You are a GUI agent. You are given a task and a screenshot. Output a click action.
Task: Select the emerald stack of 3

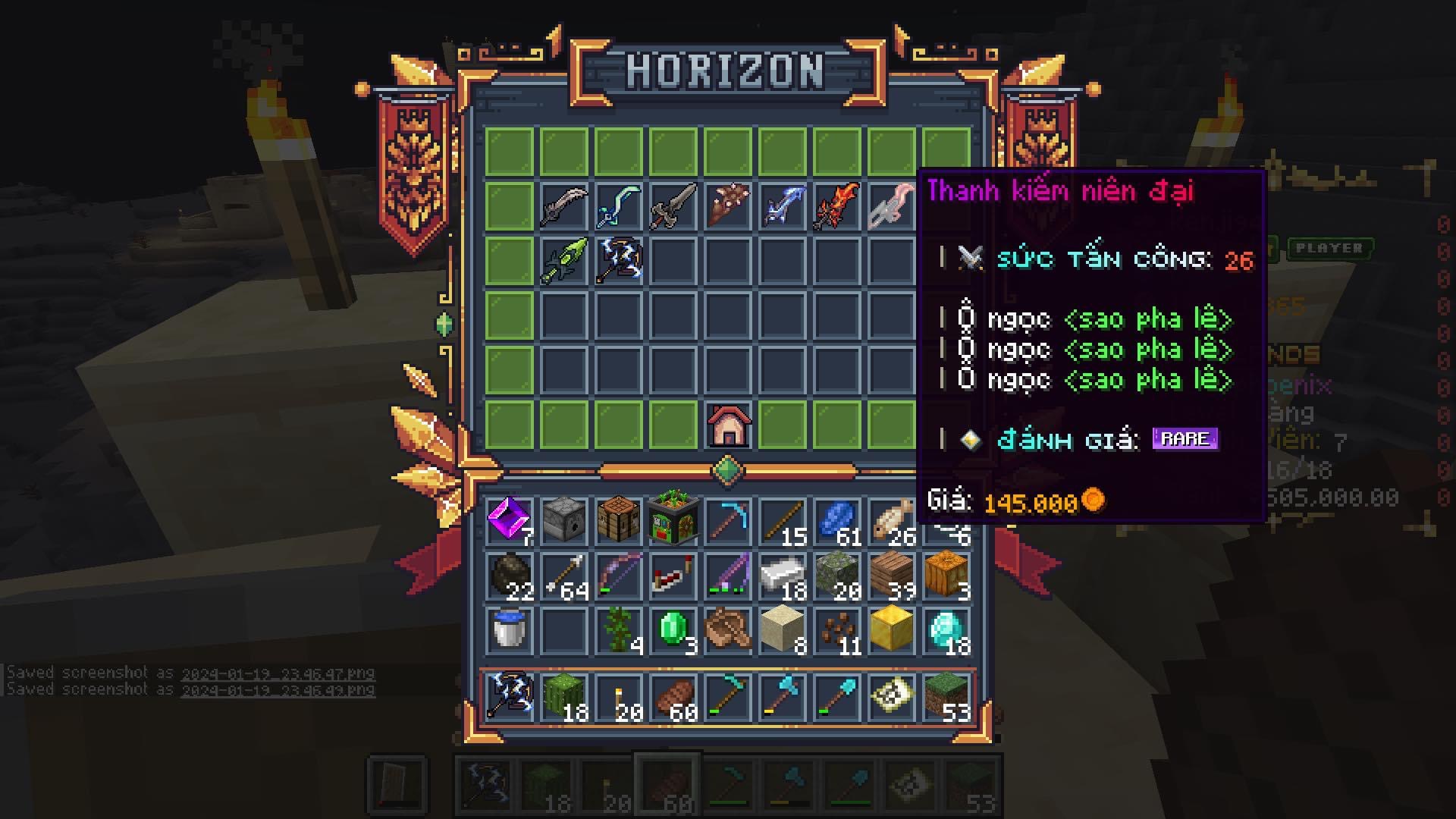(x=673, y=629)
